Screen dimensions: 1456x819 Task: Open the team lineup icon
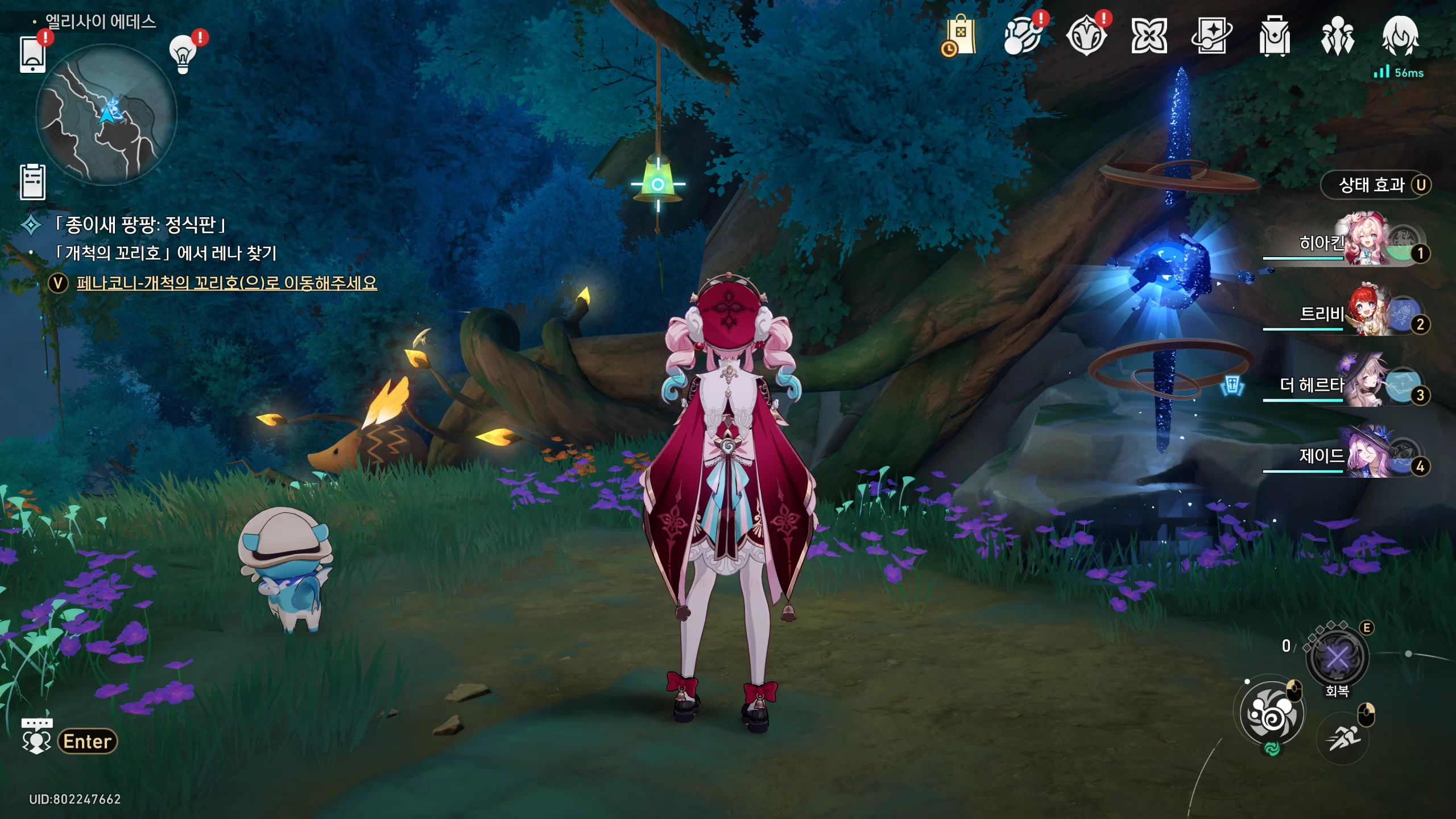pyautogui.click(x=1337, y=36)
